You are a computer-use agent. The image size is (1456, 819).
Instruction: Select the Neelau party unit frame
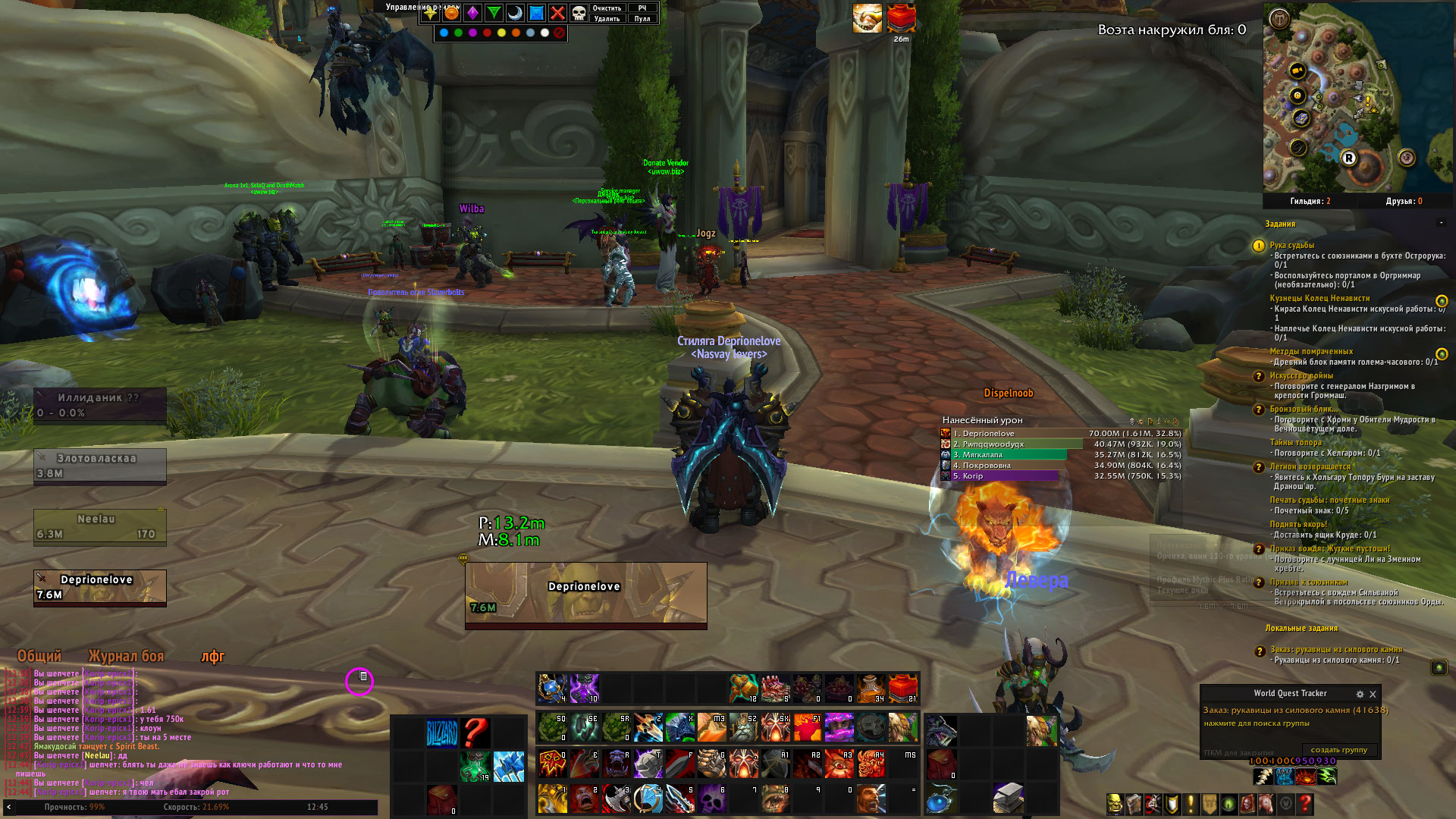[x=99, y=526]
